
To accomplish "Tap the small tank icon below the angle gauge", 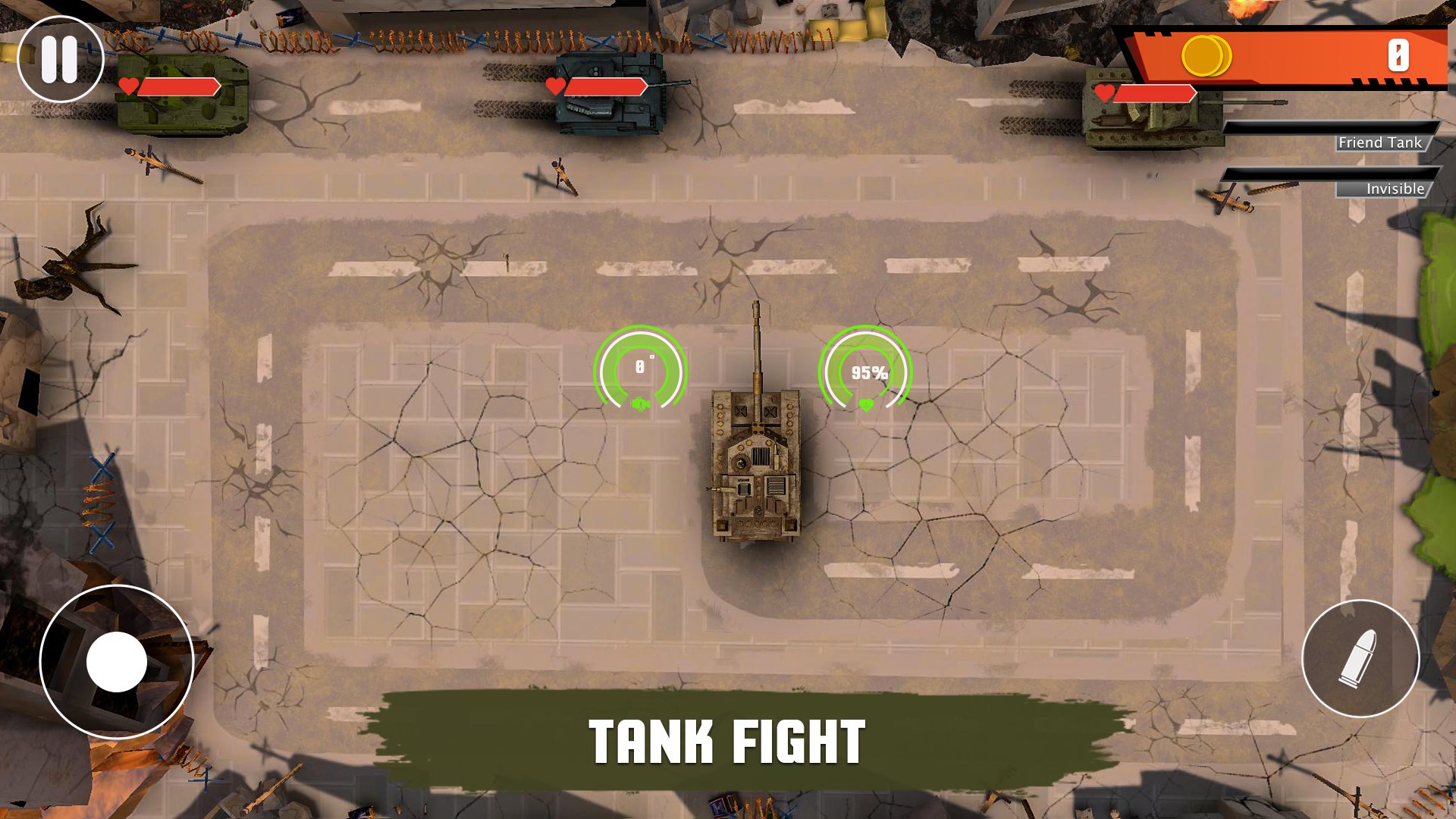I will (641, 405).
